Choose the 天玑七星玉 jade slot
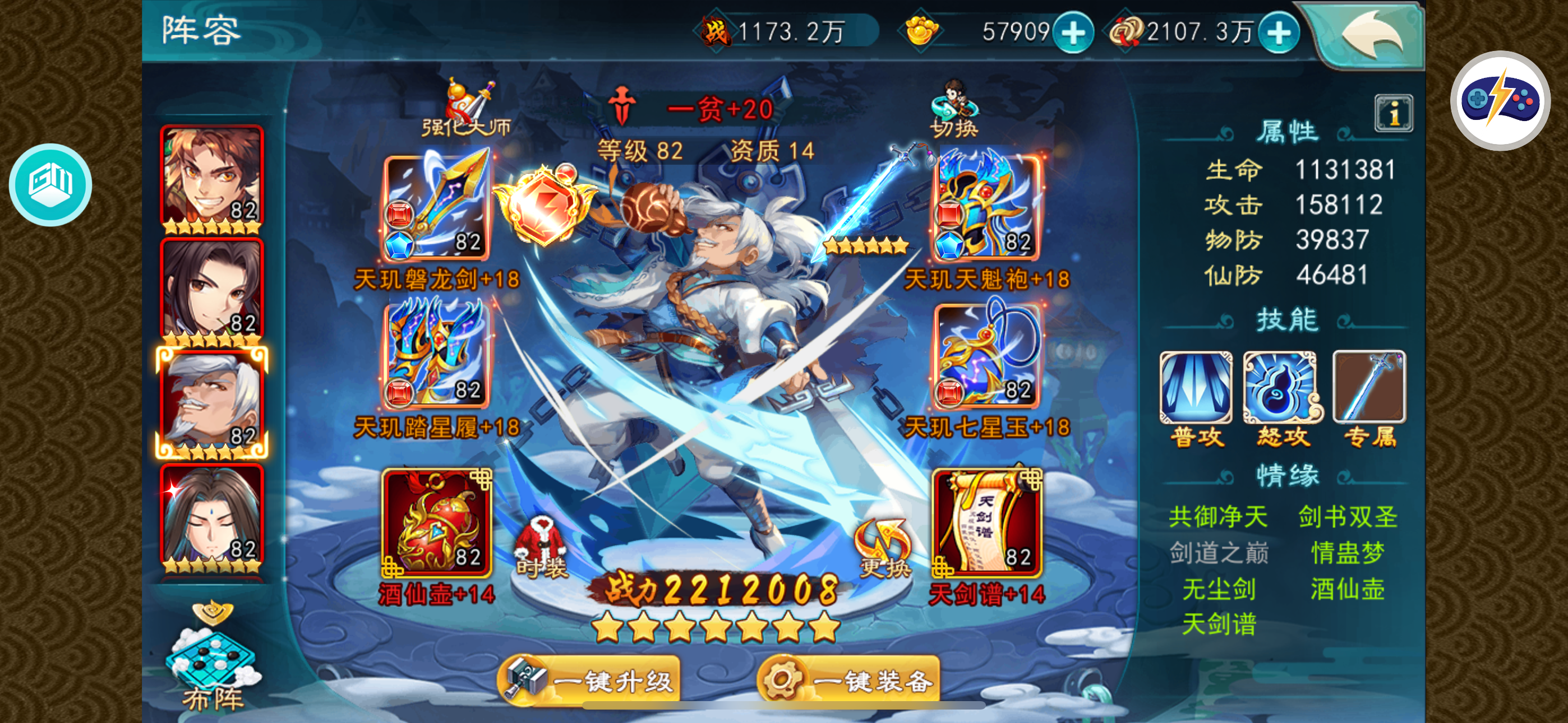This screenshot has height=723, width=1568. coord(986,355)
